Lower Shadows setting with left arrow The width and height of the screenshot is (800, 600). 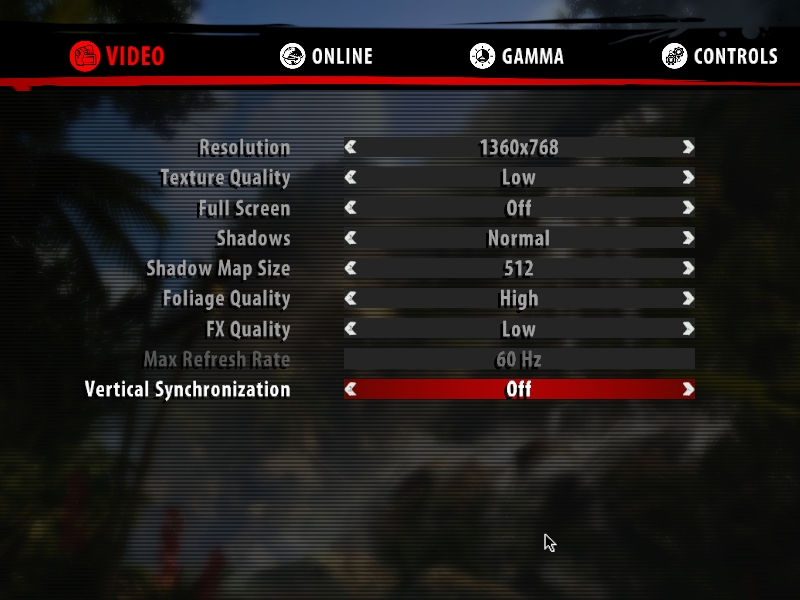351,239
